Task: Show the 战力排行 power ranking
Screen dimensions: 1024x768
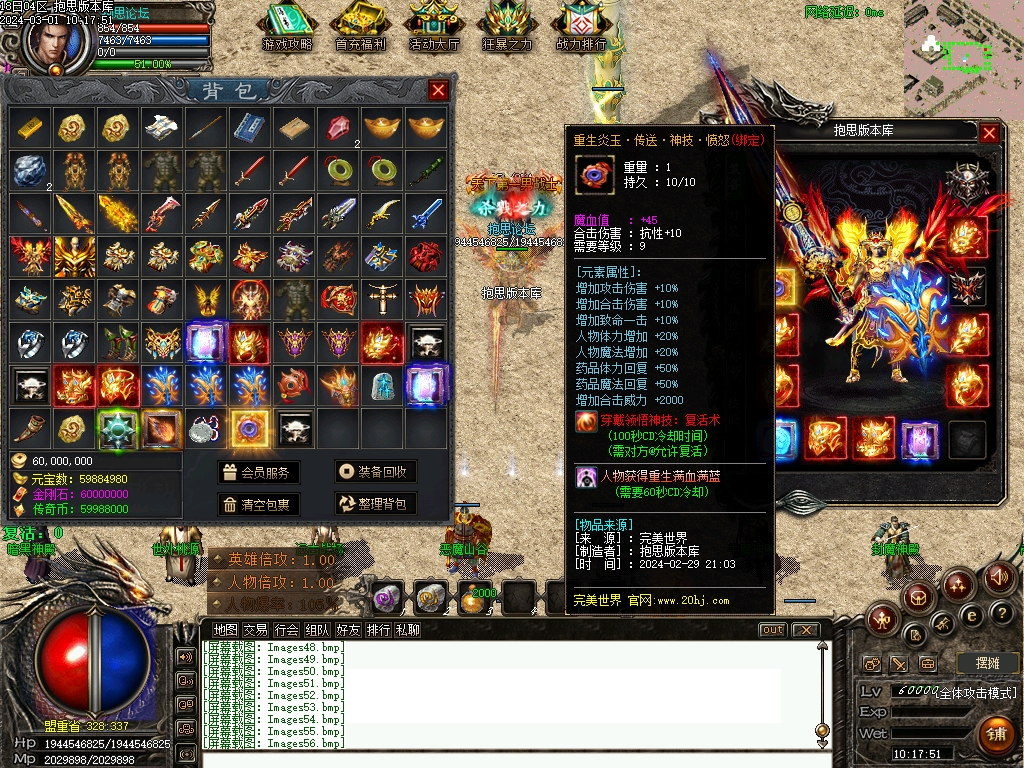Action: click(x=581, y=28)
